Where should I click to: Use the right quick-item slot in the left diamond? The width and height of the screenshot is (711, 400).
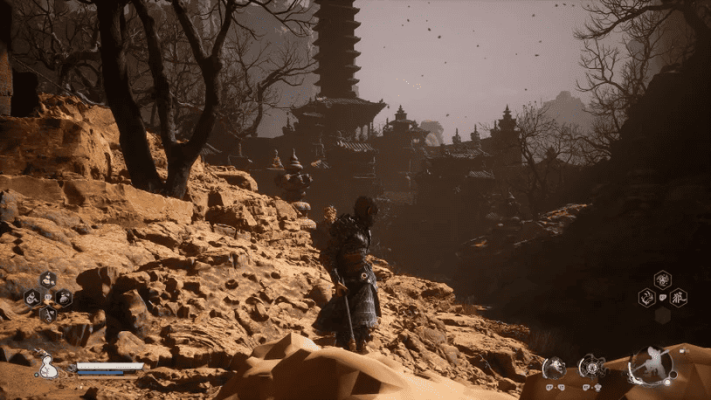tap(64, 297)
